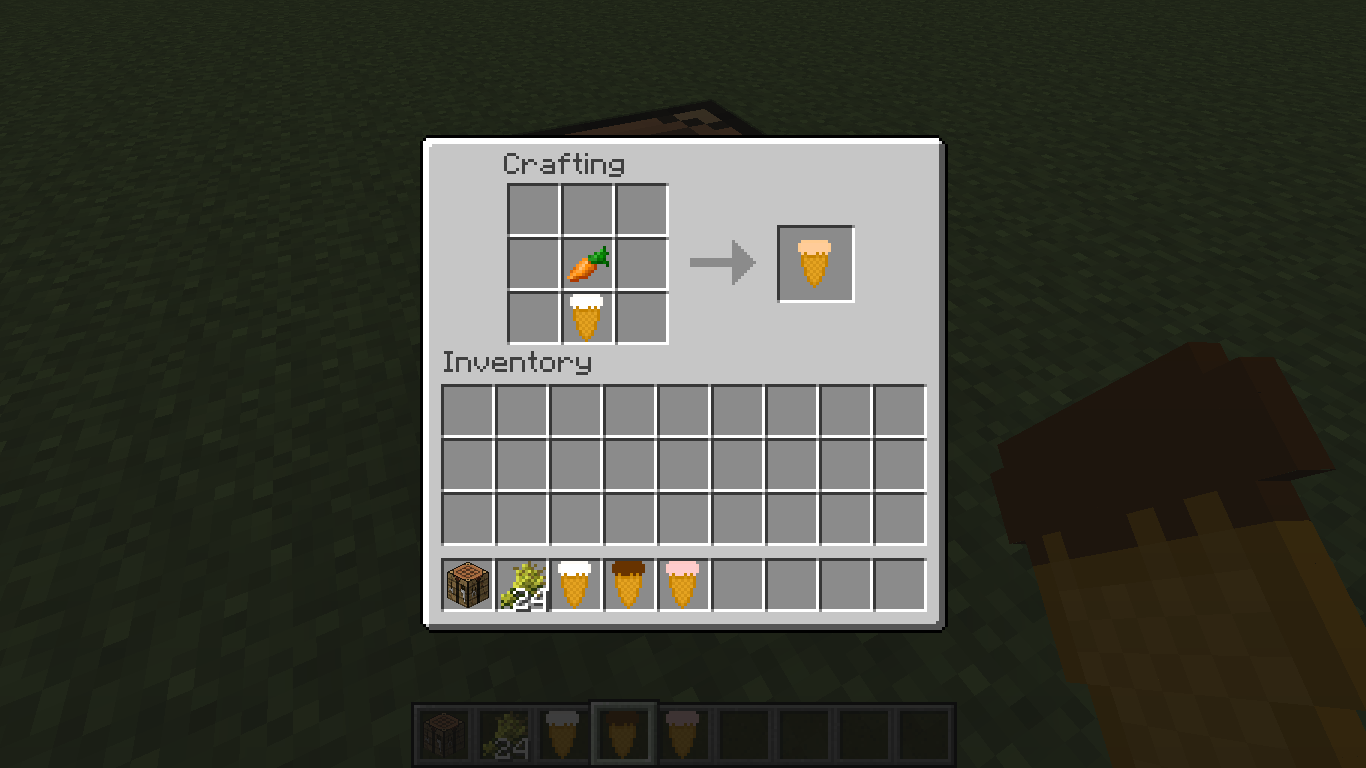Pick up the vanilla ice cream cone
1366x768 pixels.
pyautogui.click(x=574, y=585)
